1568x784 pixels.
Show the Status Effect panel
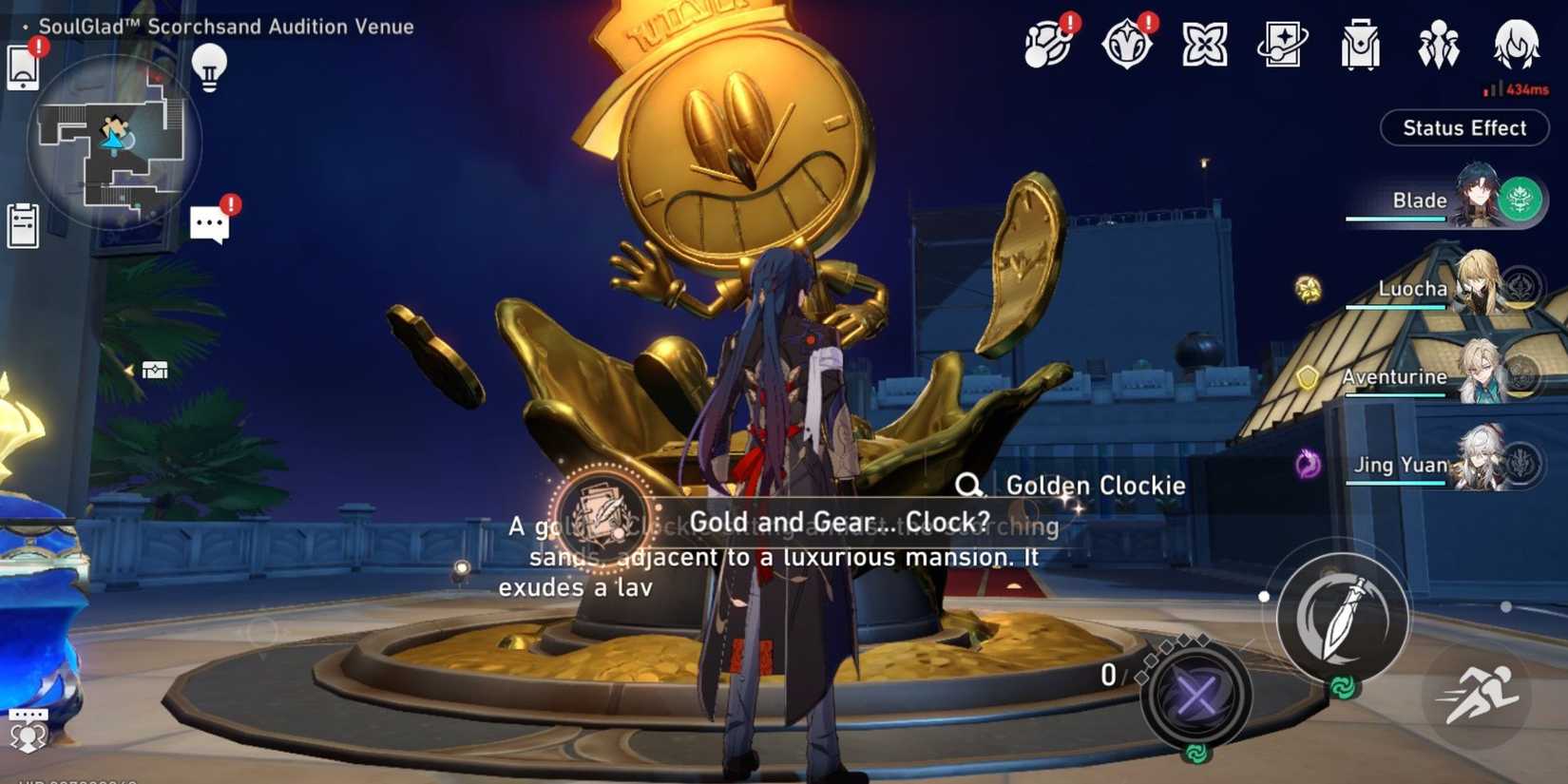(1463, 128)
